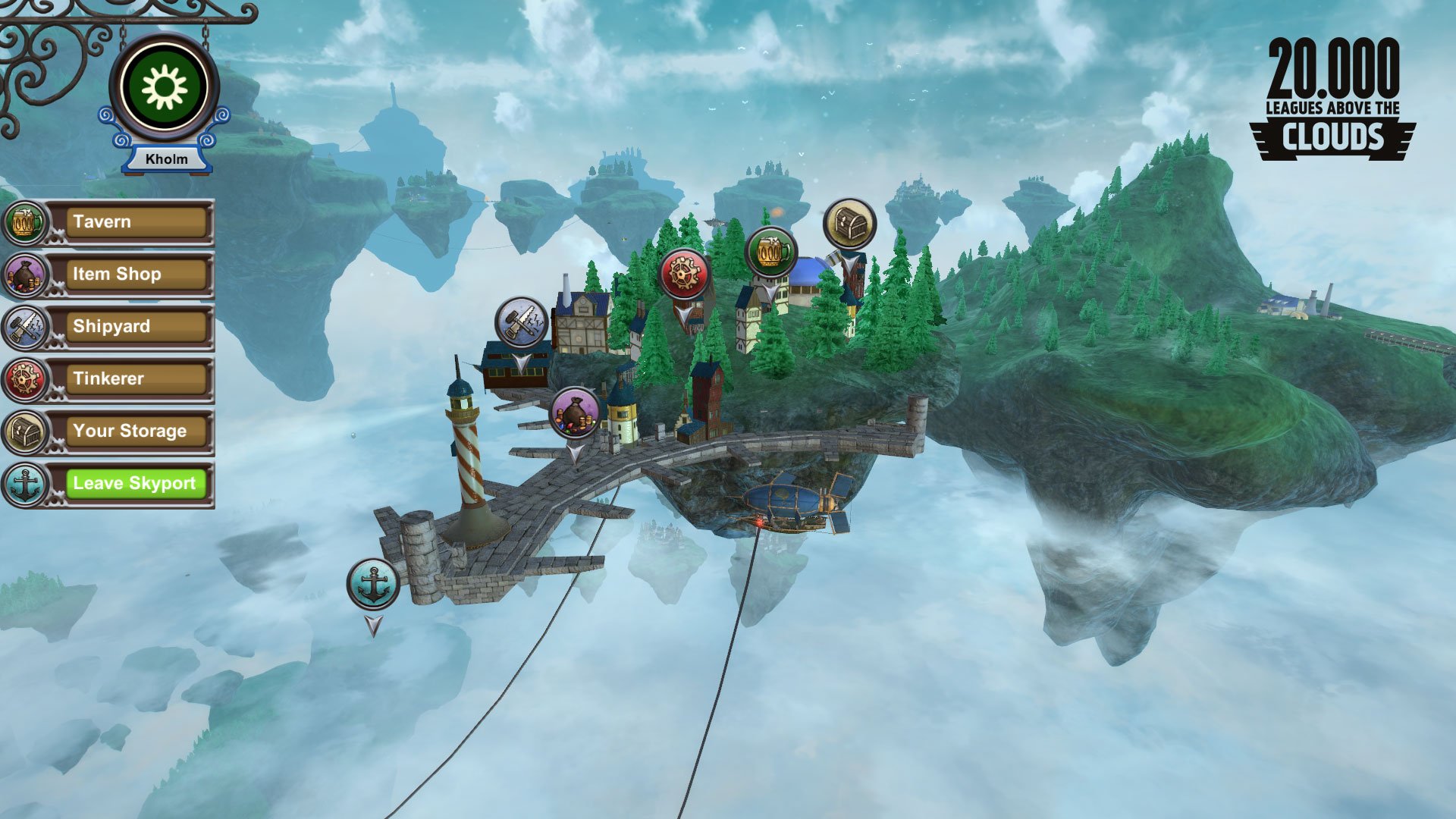Open the treasure chest storage marker above the trees

[x=849, y=221]
